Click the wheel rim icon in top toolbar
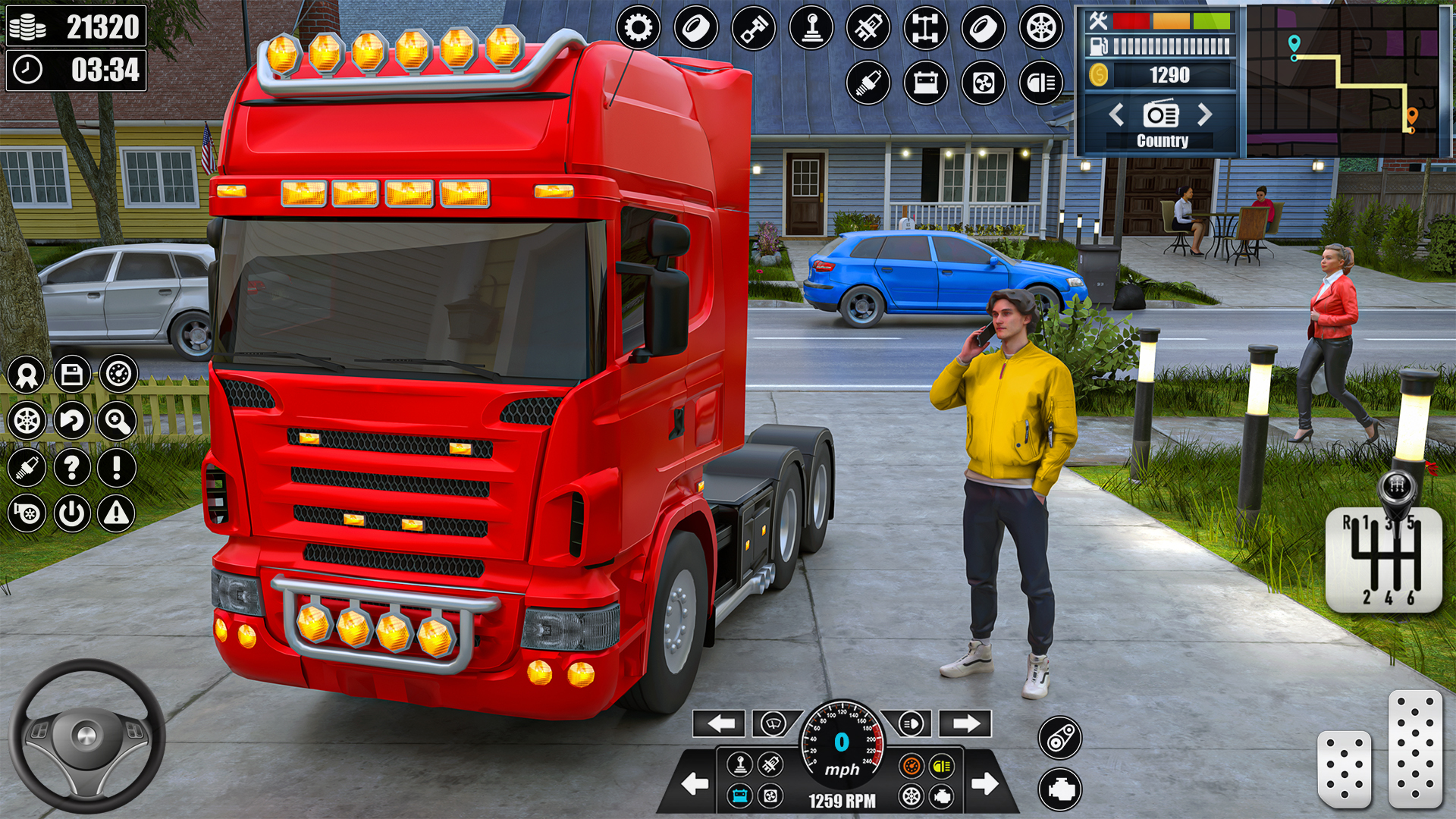 (x=1040, y=27)
